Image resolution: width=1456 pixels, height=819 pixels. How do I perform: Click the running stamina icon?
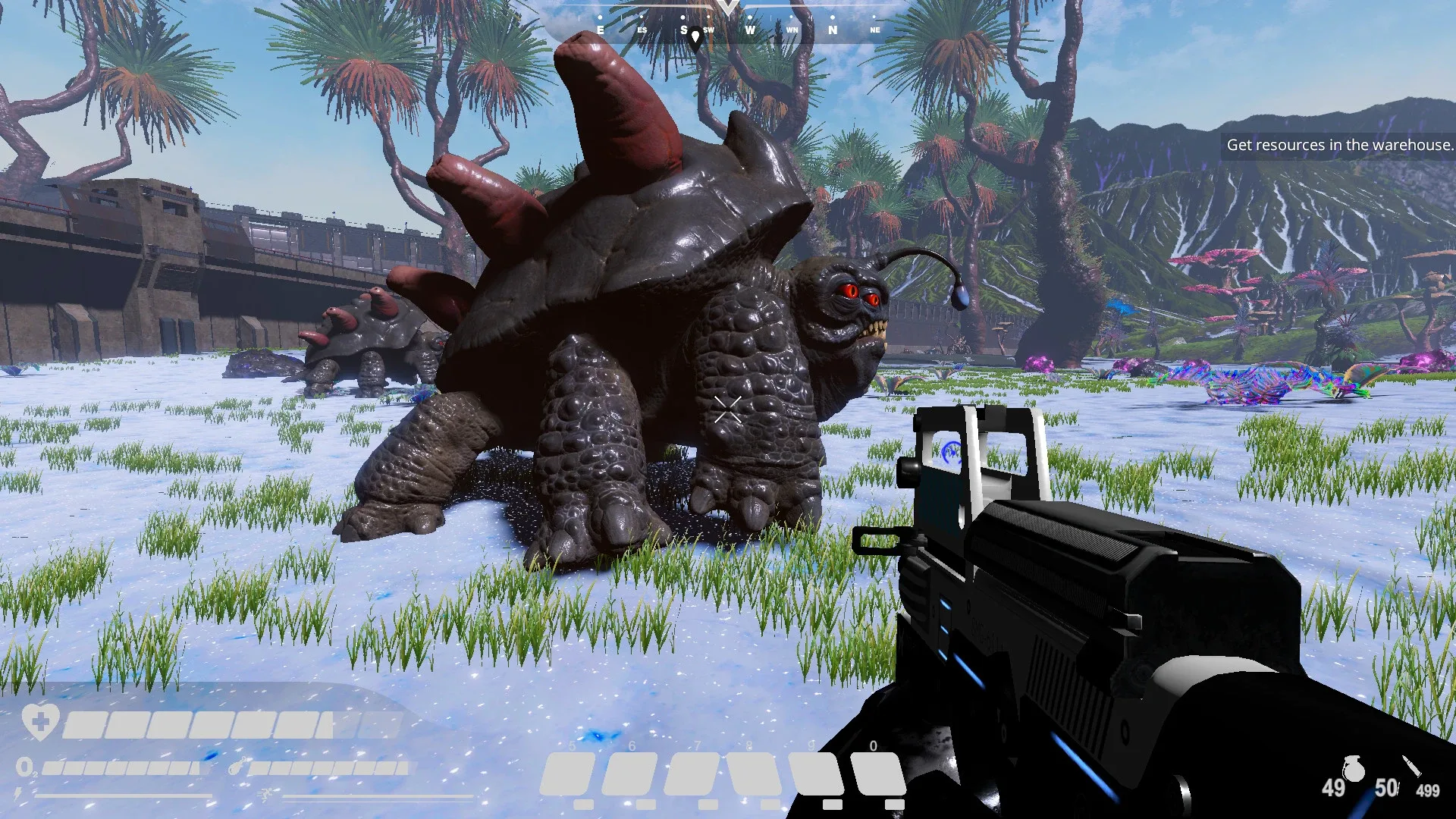click(267, 794)
